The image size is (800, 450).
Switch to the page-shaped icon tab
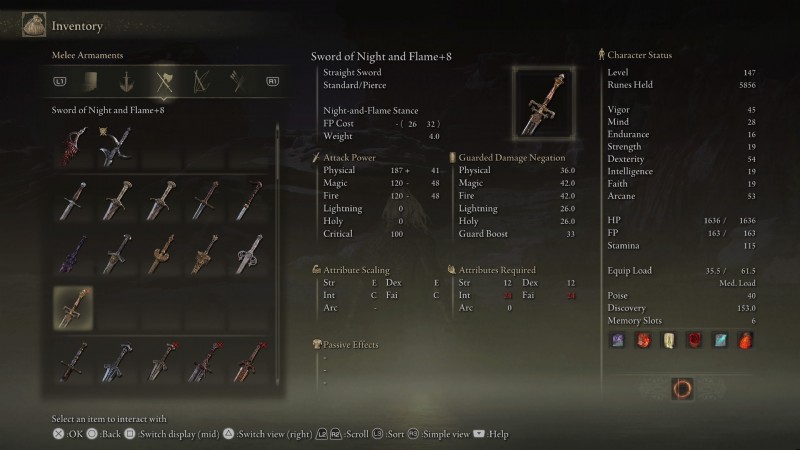tap(91, 82)
